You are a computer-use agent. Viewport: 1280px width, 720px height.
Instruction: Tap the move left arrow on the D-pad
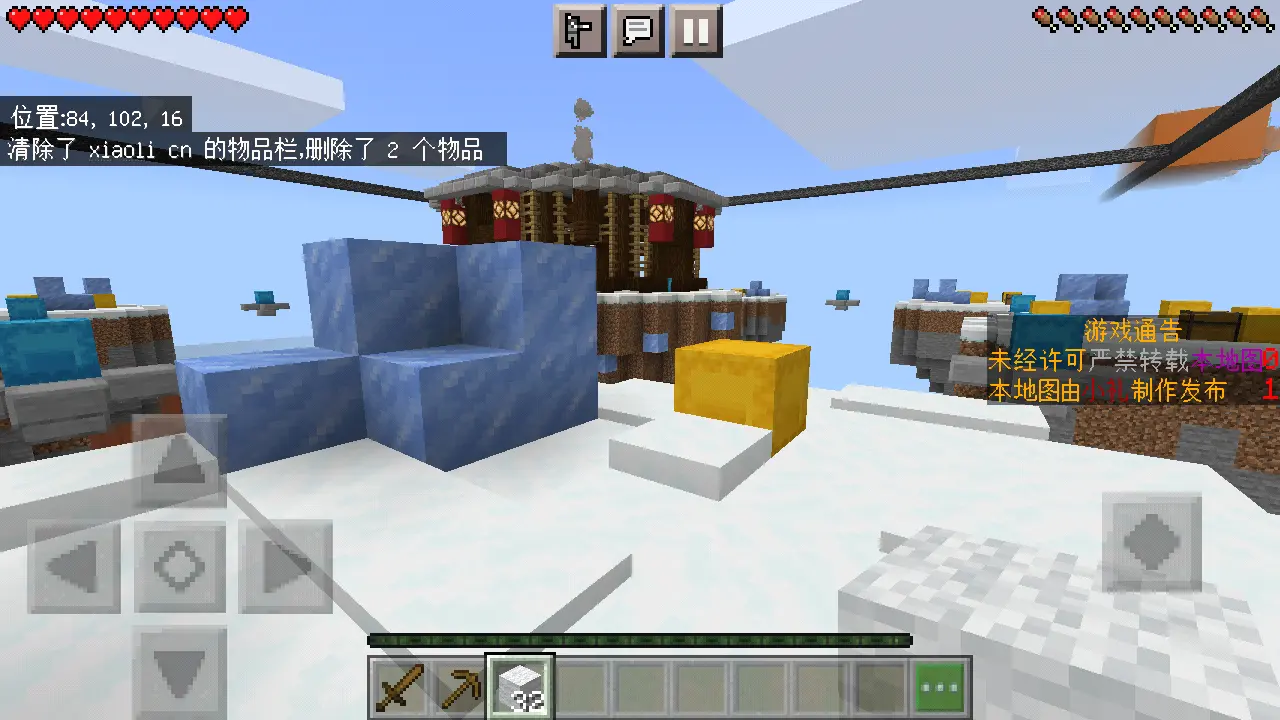pyautogui.click(x=75, y=567)
